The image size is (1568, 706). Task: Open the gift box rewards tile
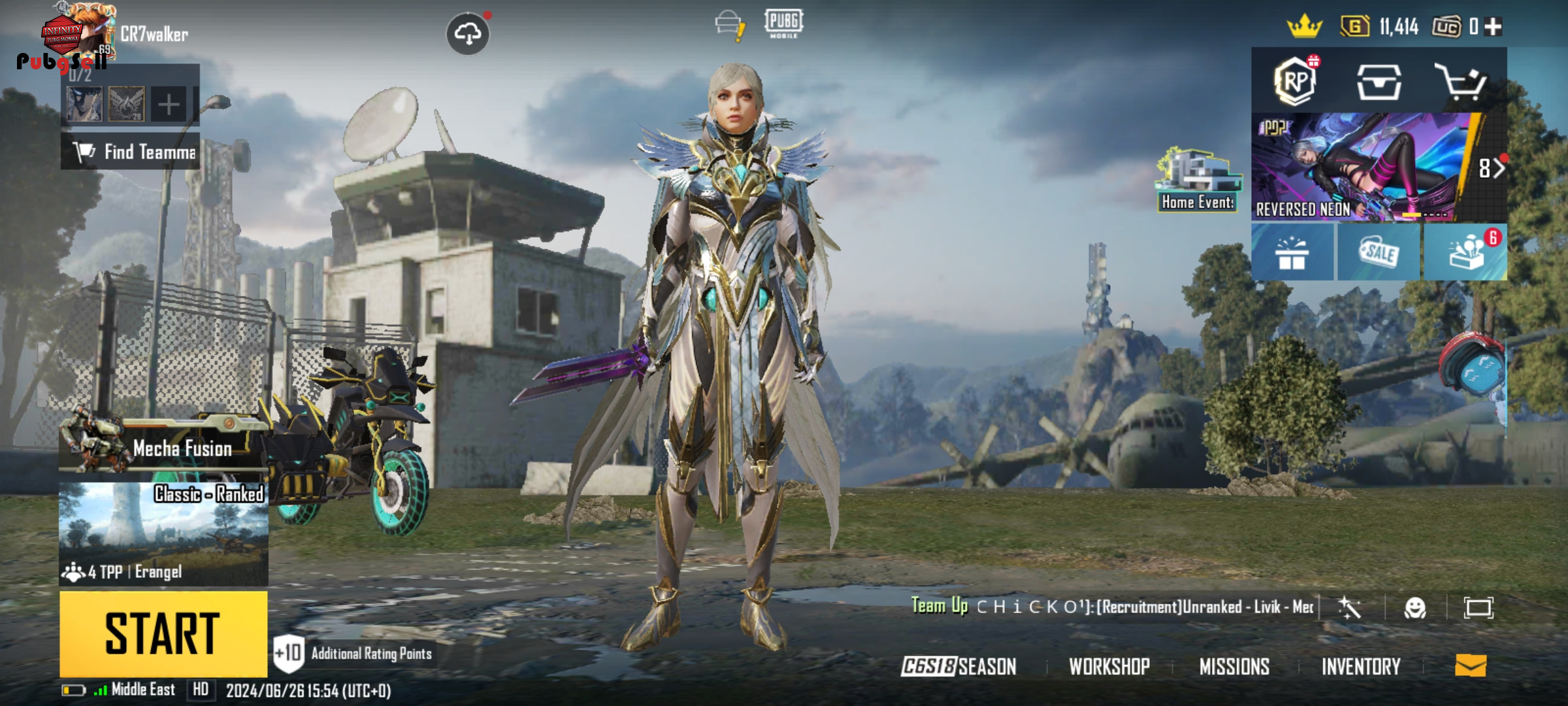1292,253
